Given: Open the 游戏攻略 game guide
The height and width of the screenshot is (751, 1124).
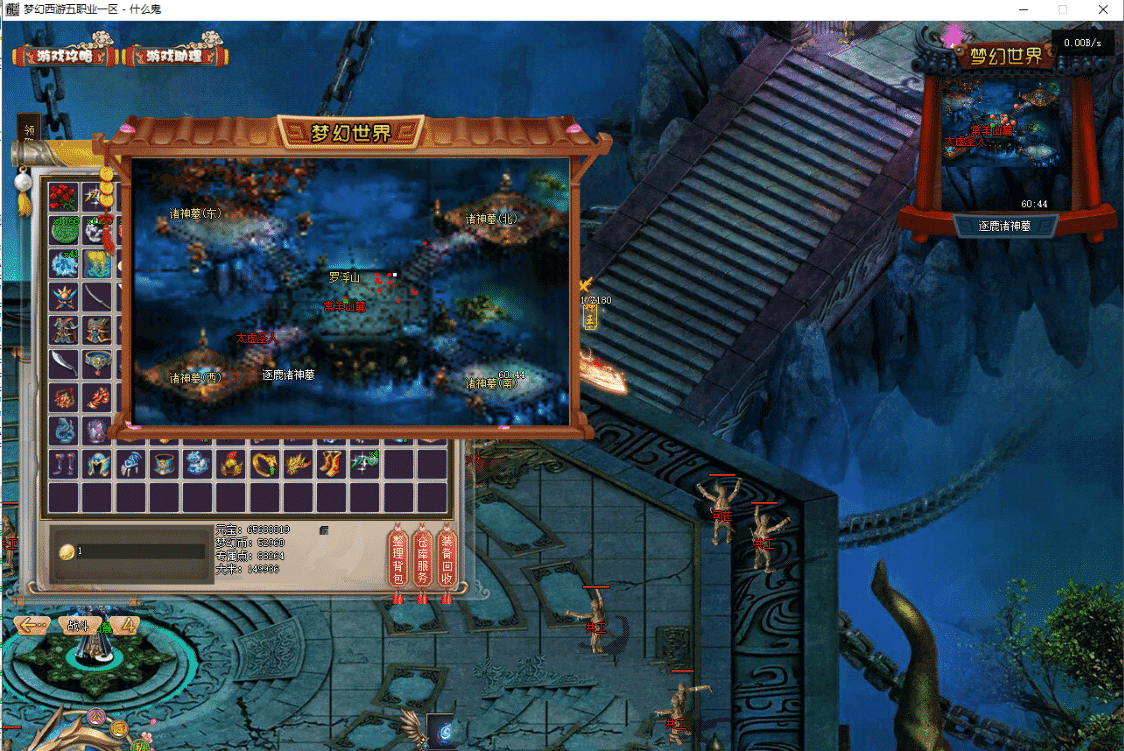Looking at the screenshot, I should click(64, 56).
